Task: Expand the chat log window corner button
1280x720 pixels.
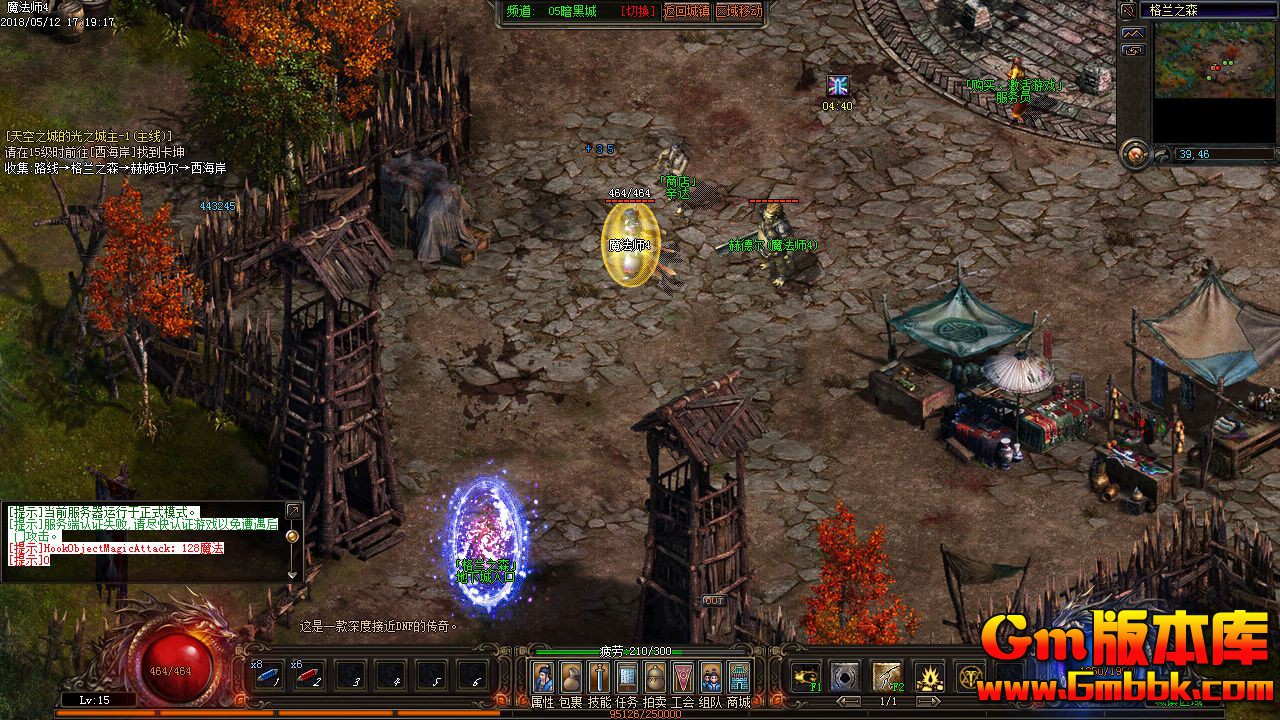Action: click(293, 511)
